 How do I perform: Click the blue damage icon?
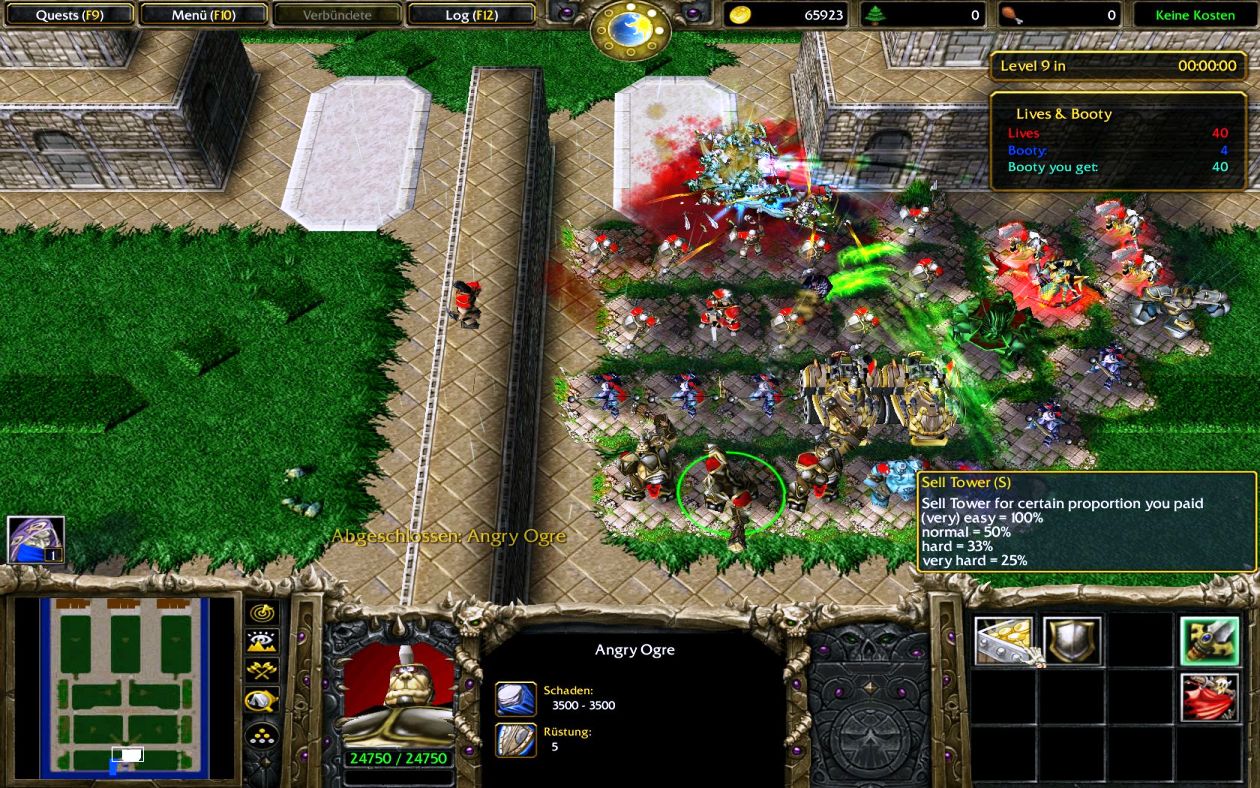tap(516, 698)
